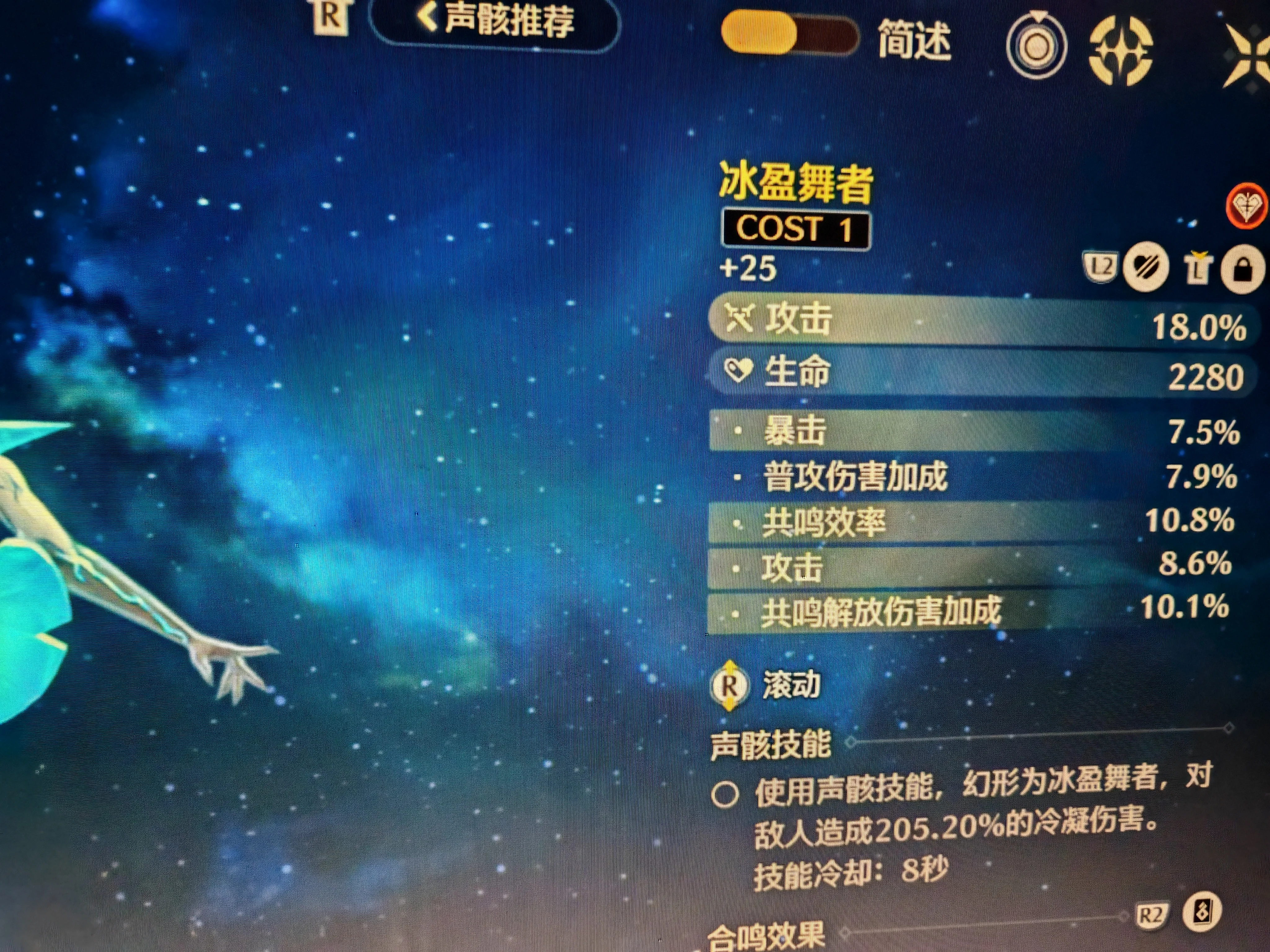This screenshot has width=1270, height=952.
Task: Open the card icon beside 合鸣效果
Action: (x=1202, y=911)
